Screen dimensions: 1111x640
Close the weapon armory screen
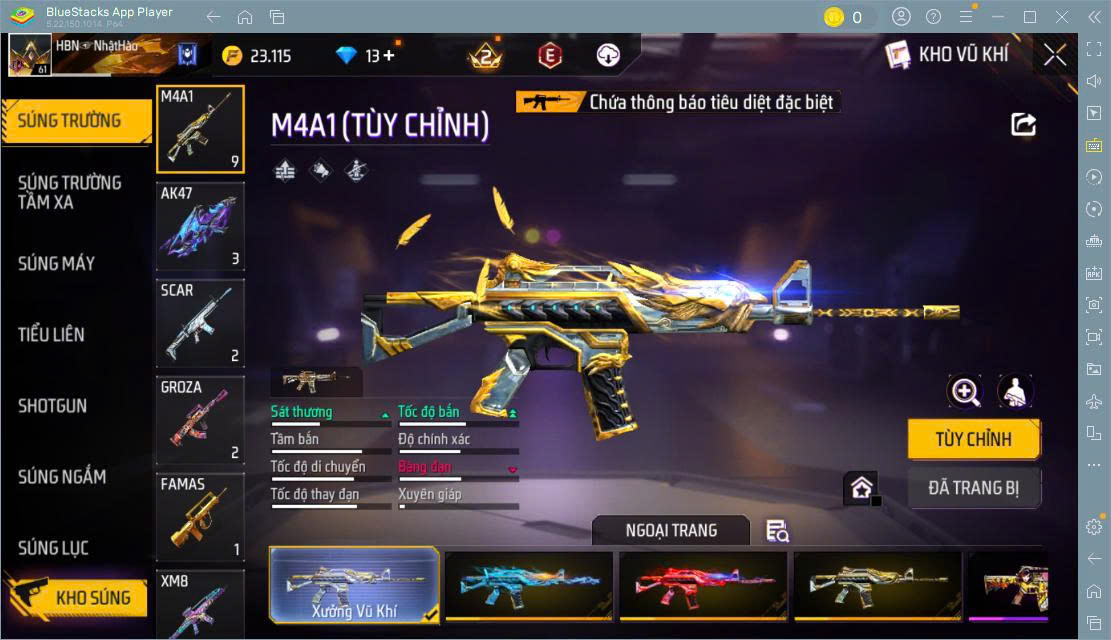(1054, 55)
